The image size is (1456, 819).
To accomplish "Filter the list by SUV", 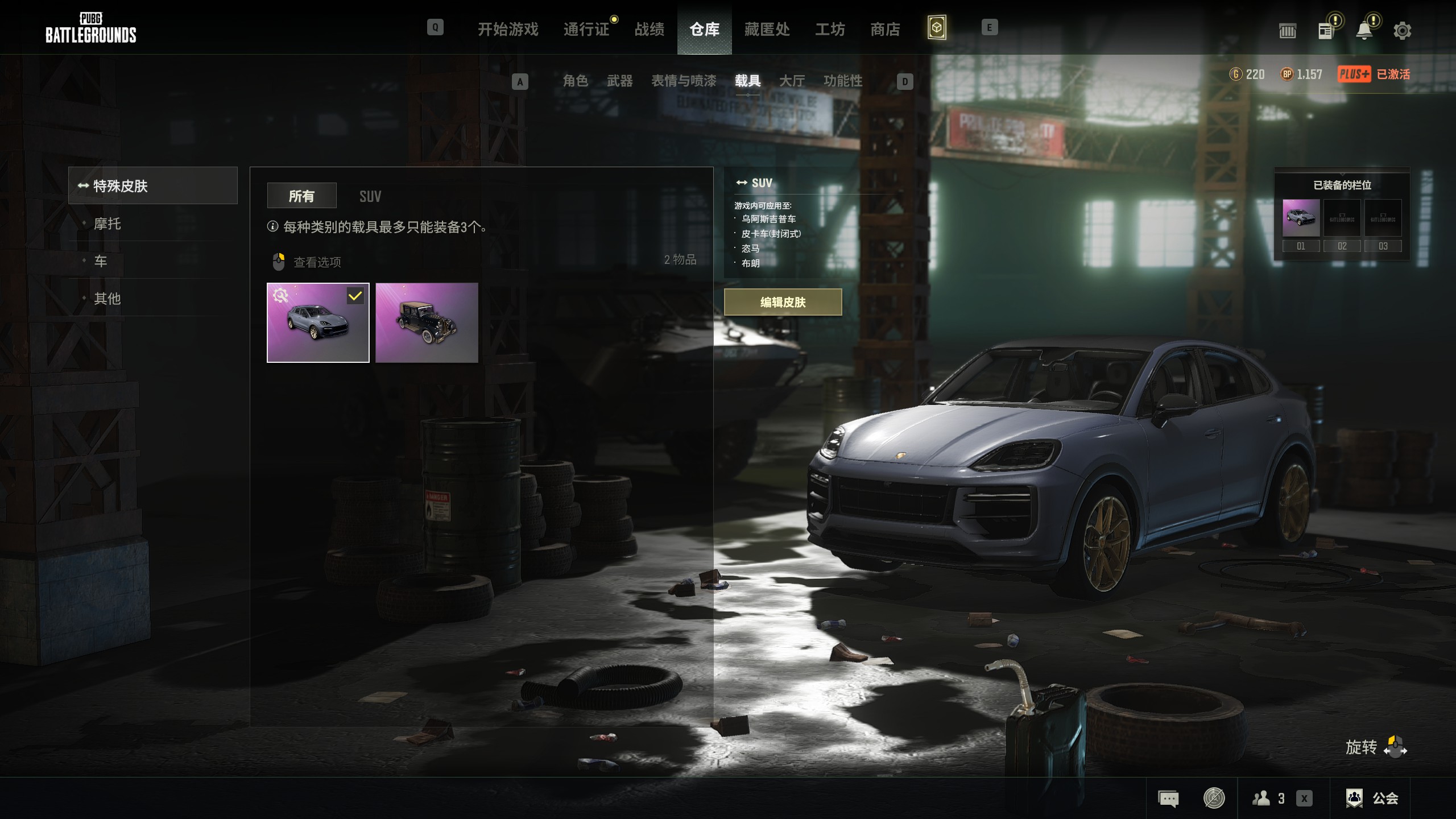I will point(370,196).
